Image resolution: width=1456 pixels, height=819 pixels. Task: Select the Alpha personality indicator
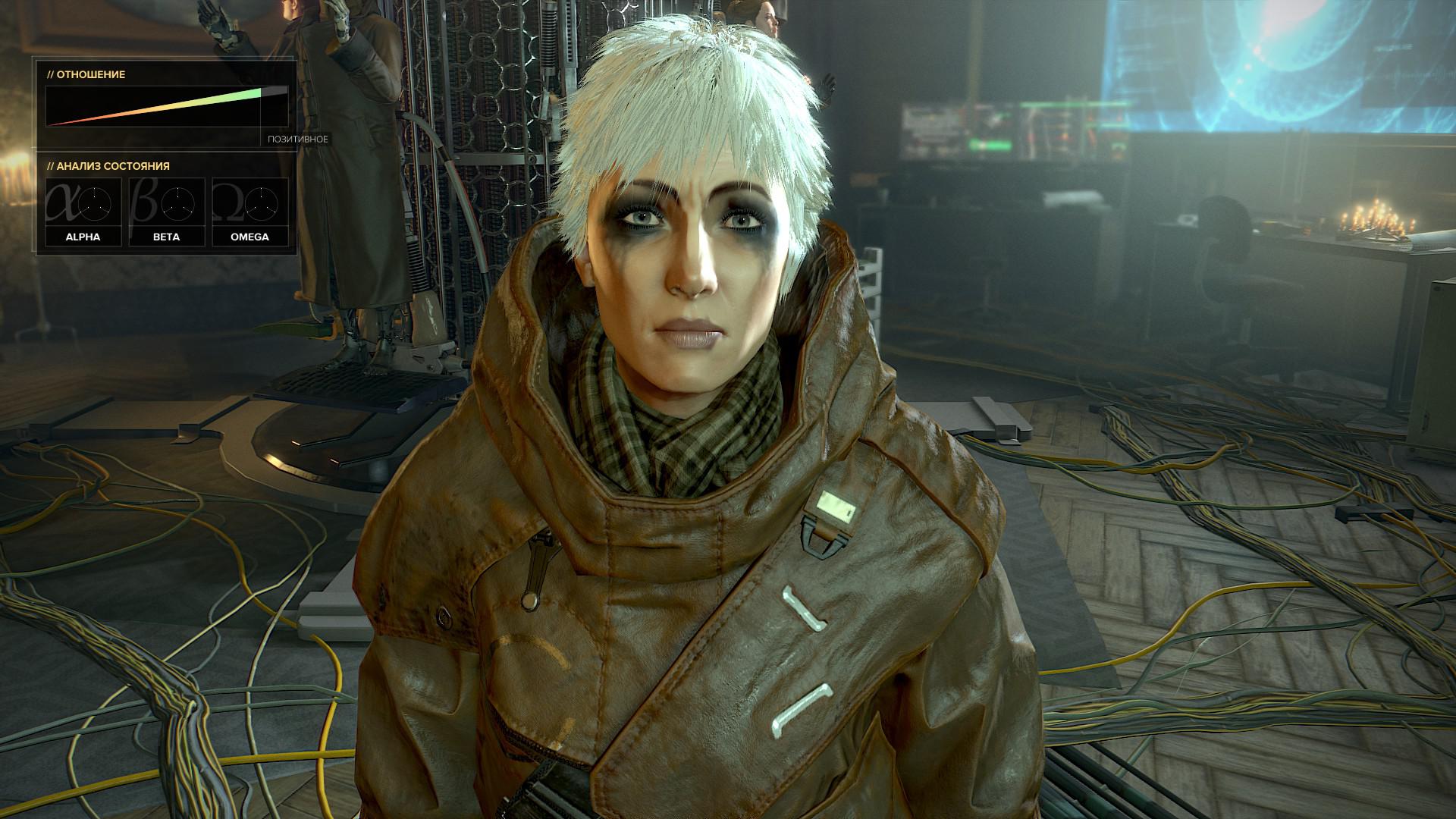click(x=83, y=212)
